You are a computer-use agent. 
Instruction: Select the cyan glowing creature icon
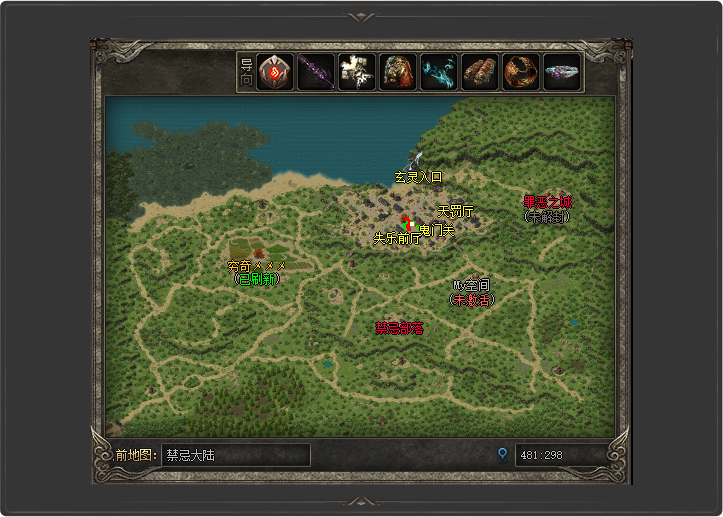coord(439,73)
